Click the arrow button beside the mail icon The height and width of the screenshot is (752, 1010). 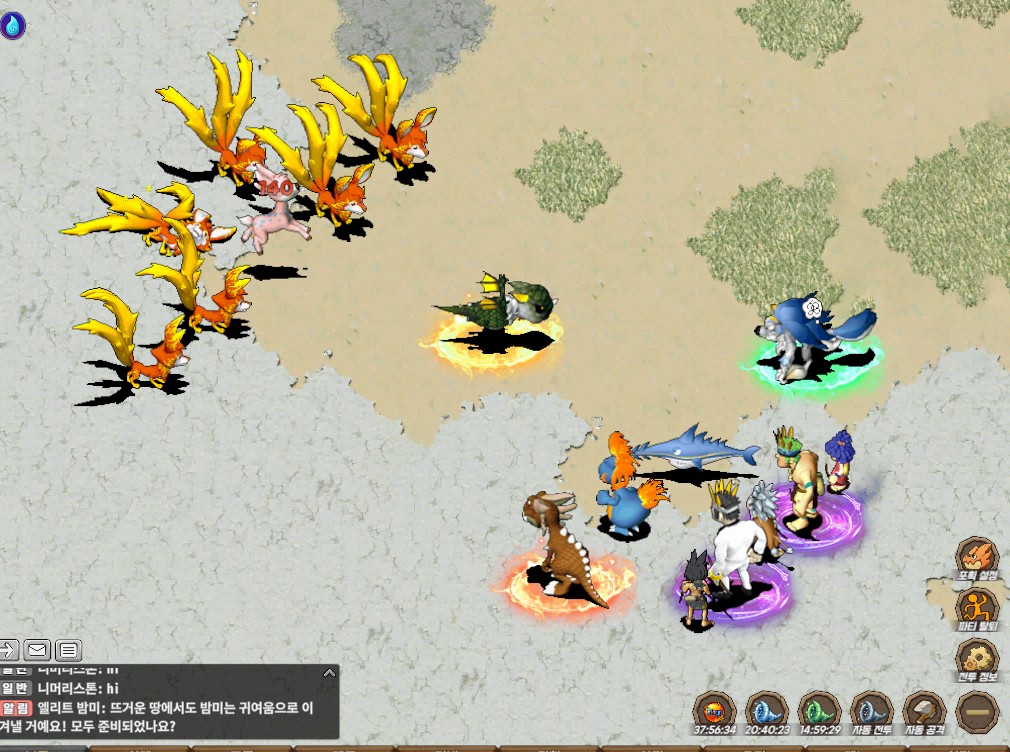[8, 651]
